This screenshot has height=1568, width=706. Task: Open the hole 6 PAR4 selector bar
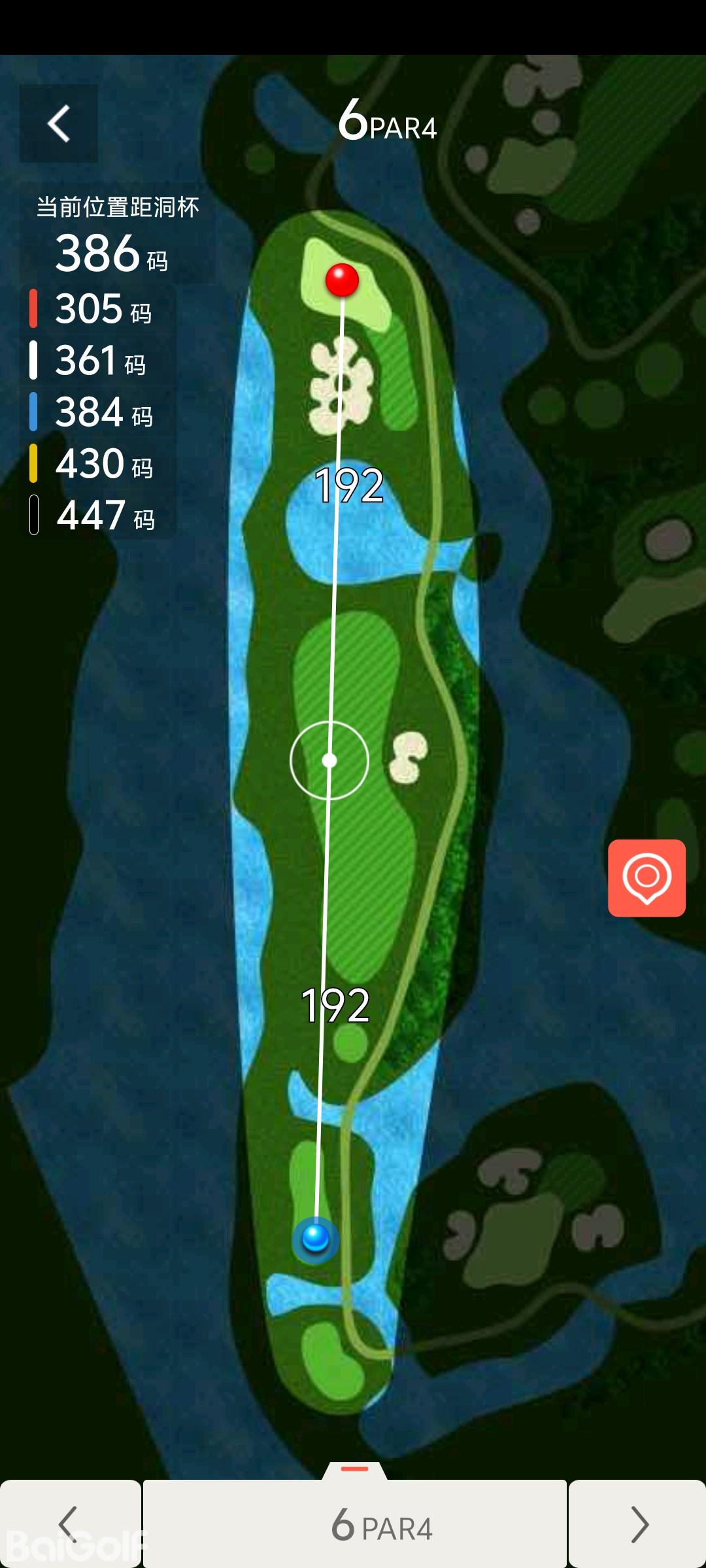[355, 1524]
